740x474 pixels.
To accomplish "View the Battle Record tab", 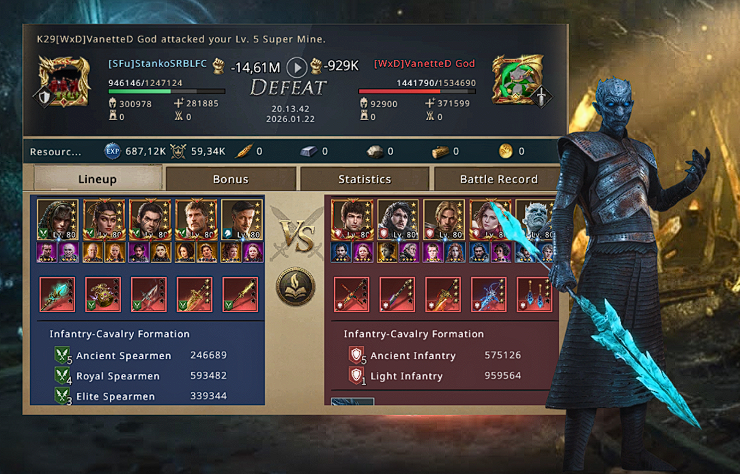I will [x=498, y=179].
